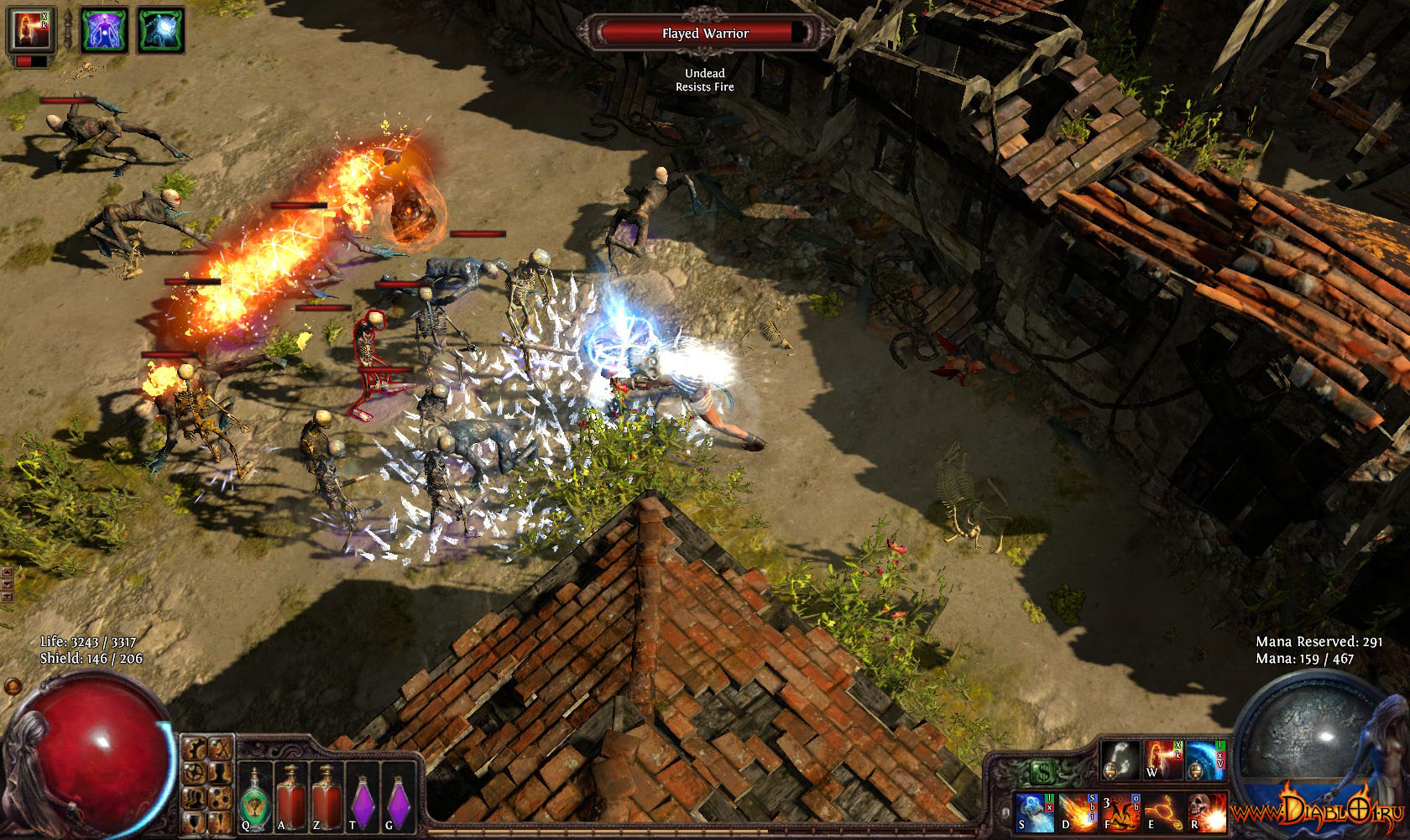1410x840 pixels.
Task: Activate the fiery figures skill on F
Action: pyautogui.click(x=1120, y=812)
